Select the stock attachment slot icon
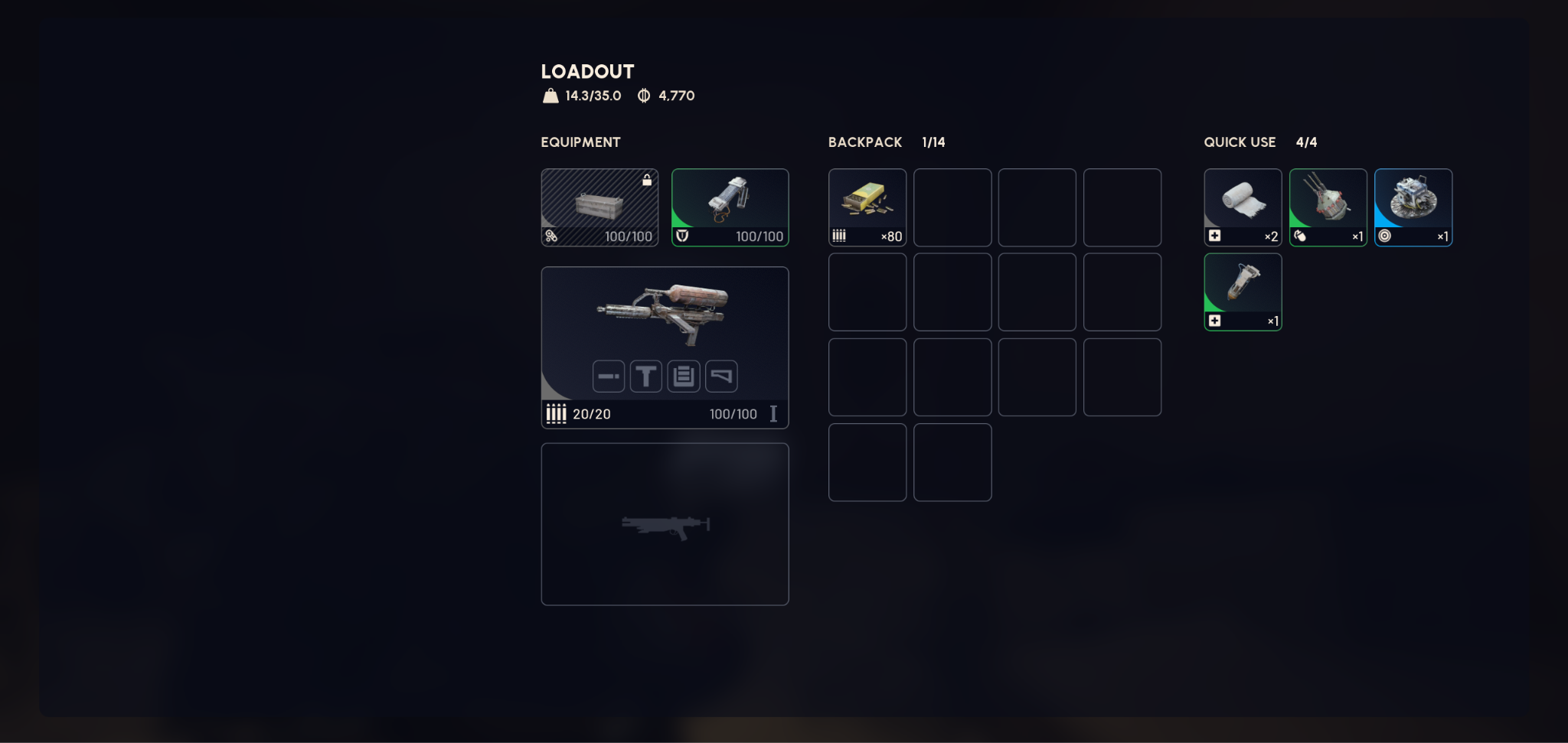Viewport: 1568px width, 743px height. pyautogui.click(x=722, y=376)
